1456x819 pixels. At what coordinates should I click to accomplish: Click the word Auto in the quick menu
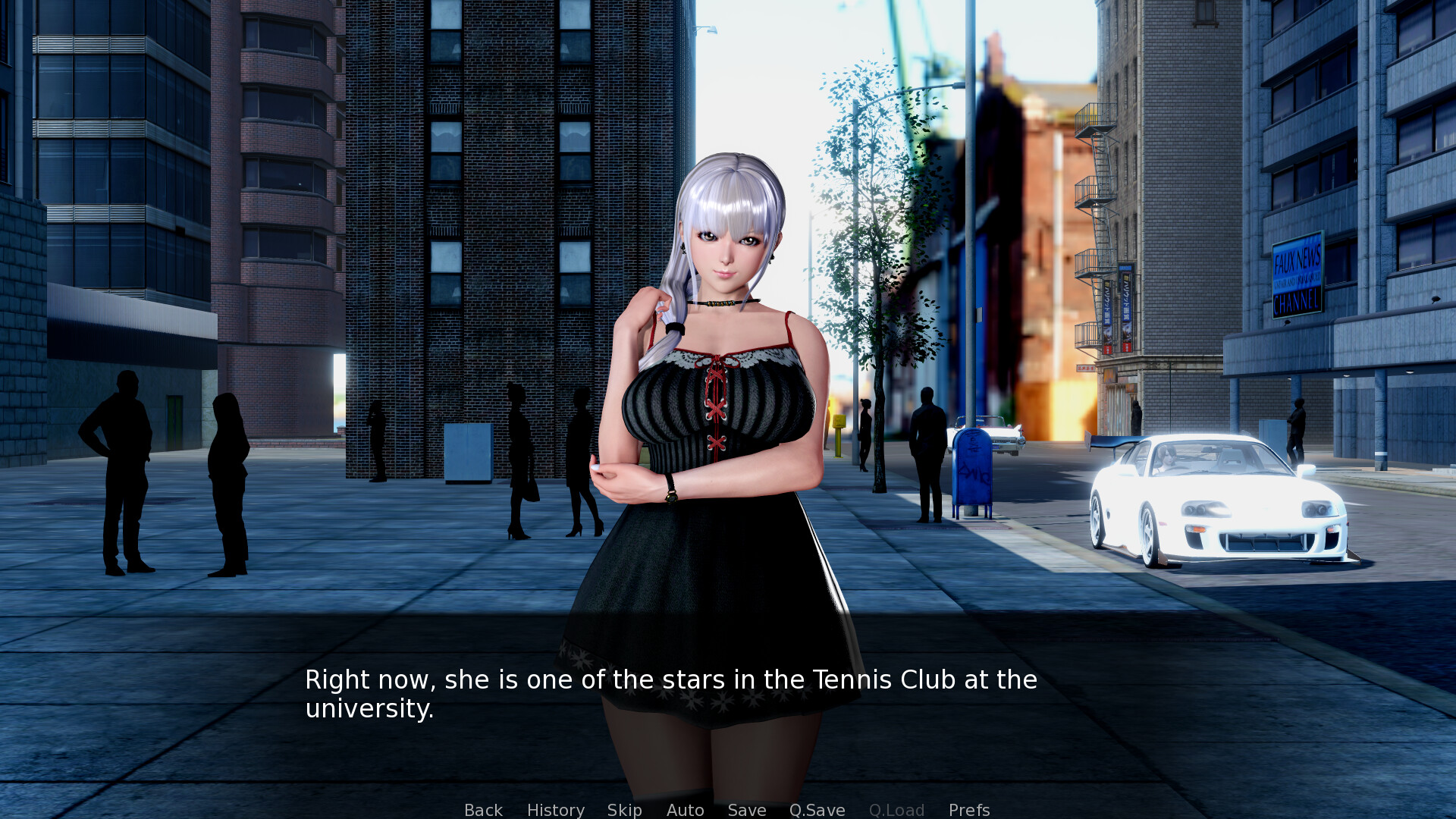point(684,810)
